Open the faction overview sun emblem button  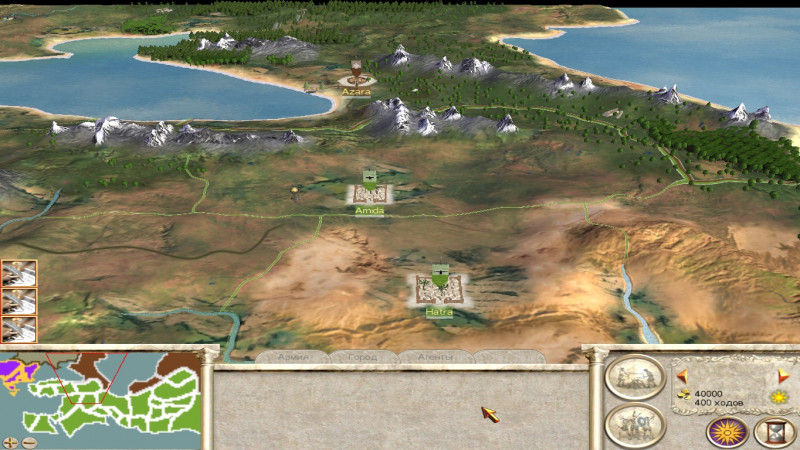[x=727, y=432]
